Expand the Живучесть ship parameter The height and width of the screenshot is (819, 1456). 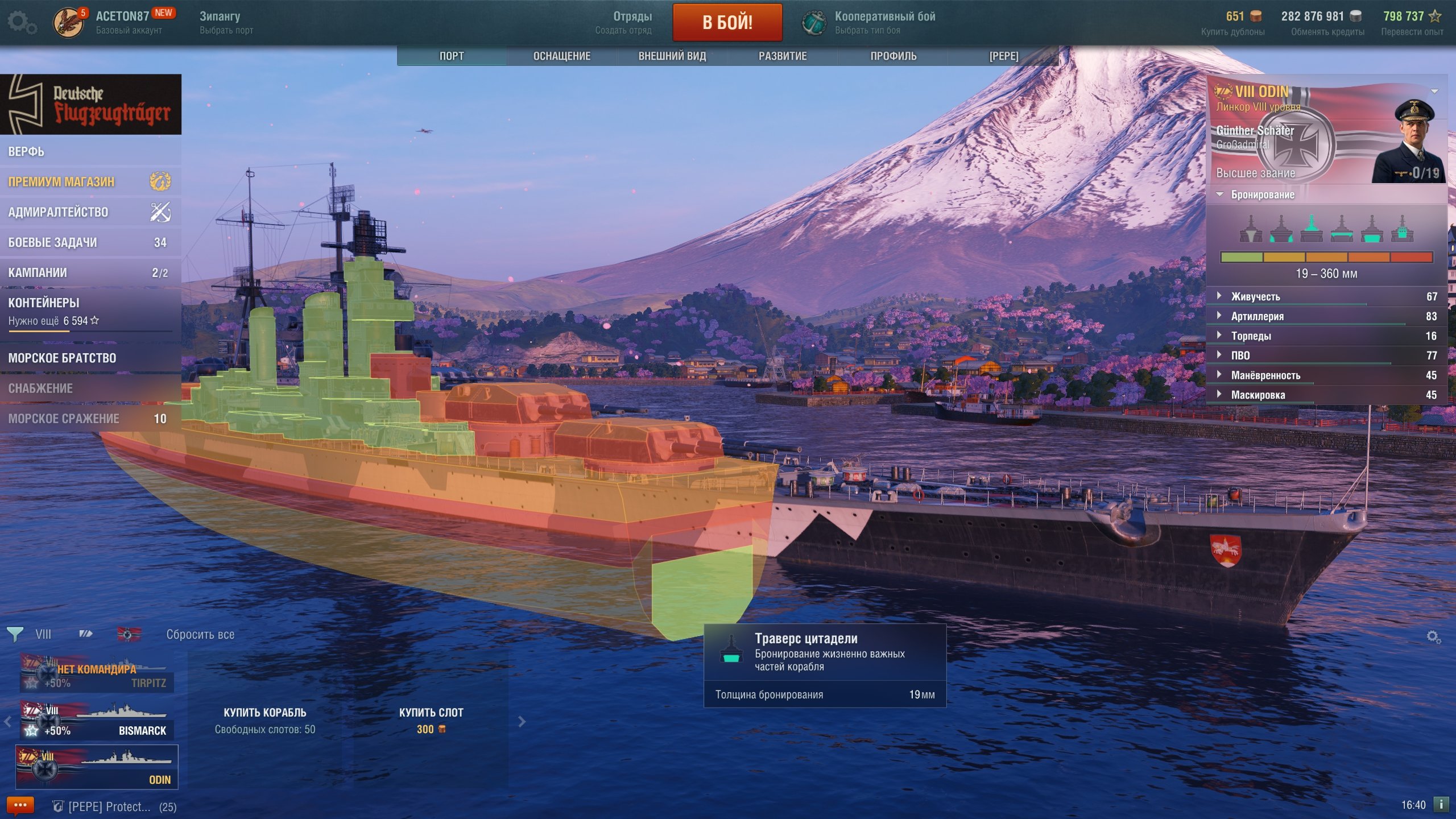click(1255, 296)
